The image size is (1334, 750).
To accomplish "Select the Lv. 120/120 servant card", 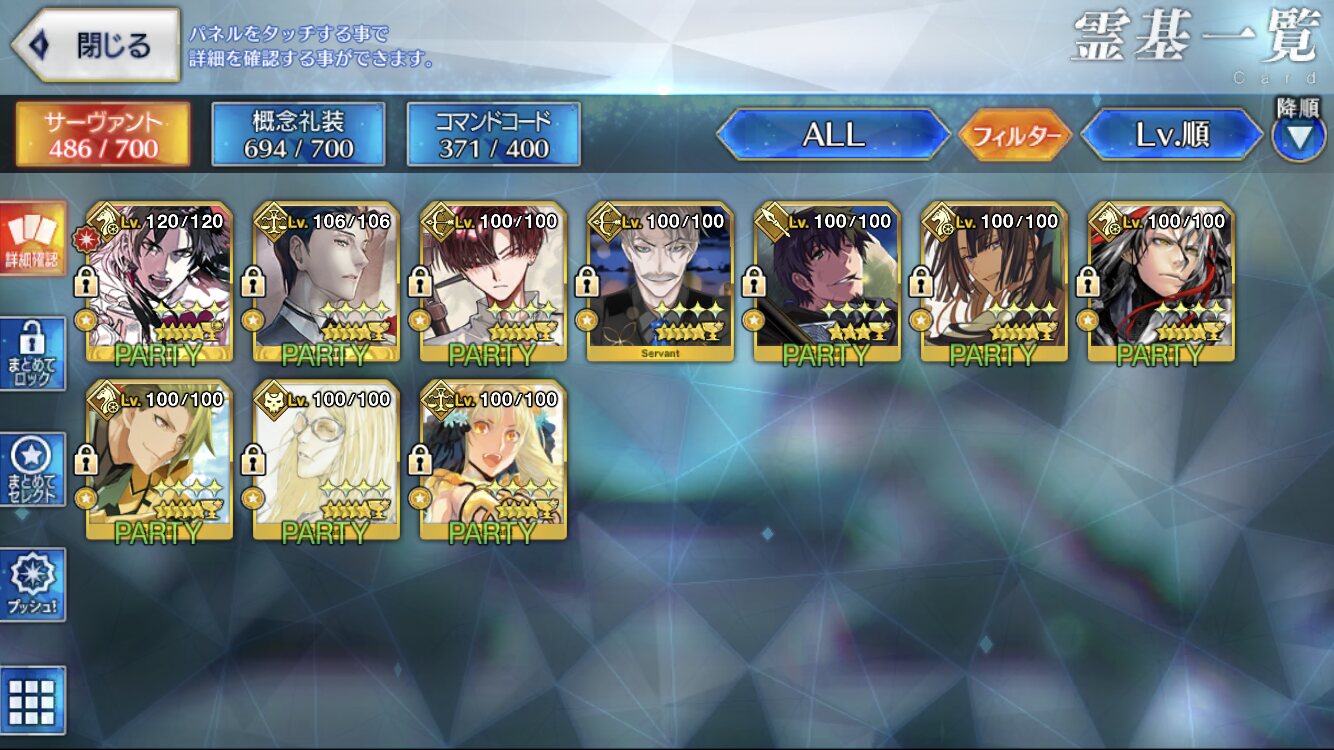I will pos(159,281).
